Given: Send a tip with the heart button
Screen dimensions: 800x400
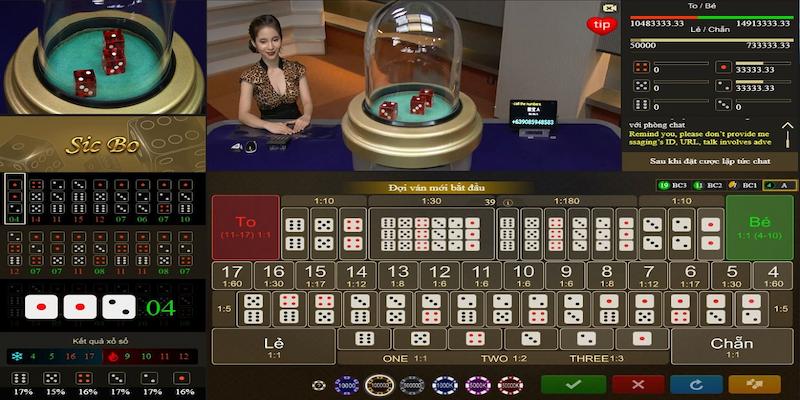Looking at the screenshot, I should [602, 23].
